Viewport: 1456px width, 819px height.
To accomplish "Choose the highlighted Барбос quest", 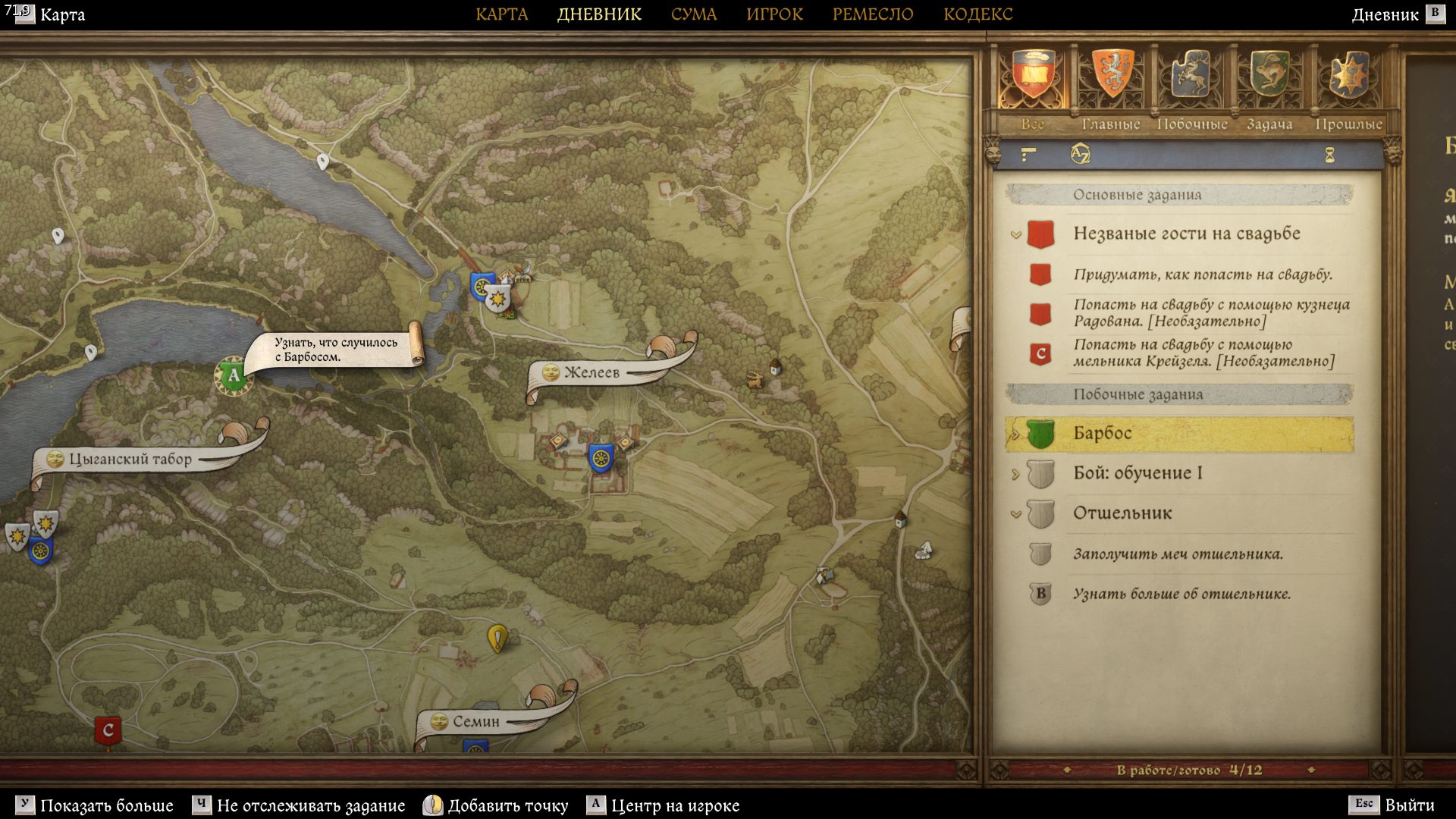I will point(1103,434).
